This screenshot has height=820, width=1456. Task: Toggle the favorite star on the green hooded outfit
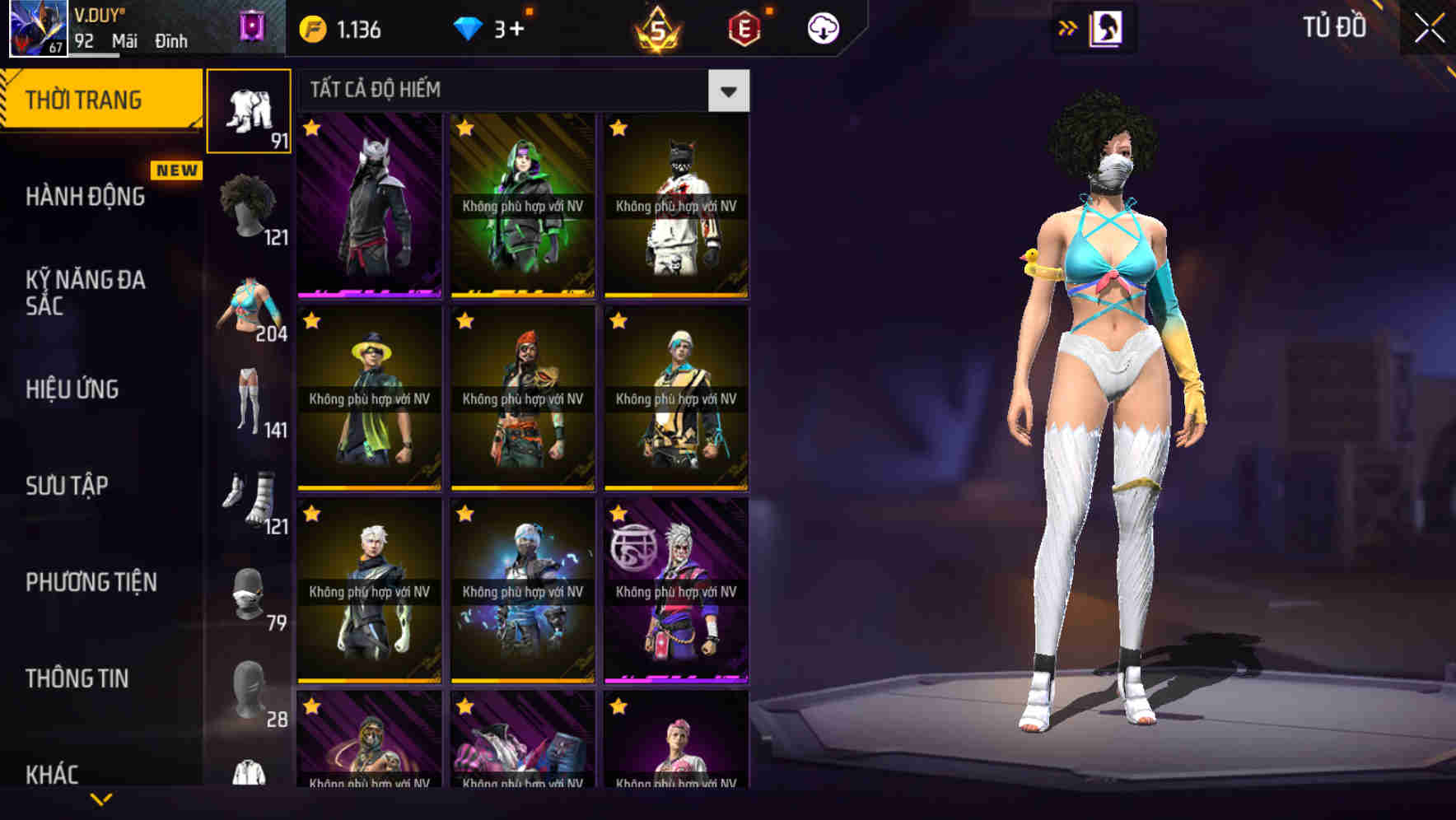465,129
